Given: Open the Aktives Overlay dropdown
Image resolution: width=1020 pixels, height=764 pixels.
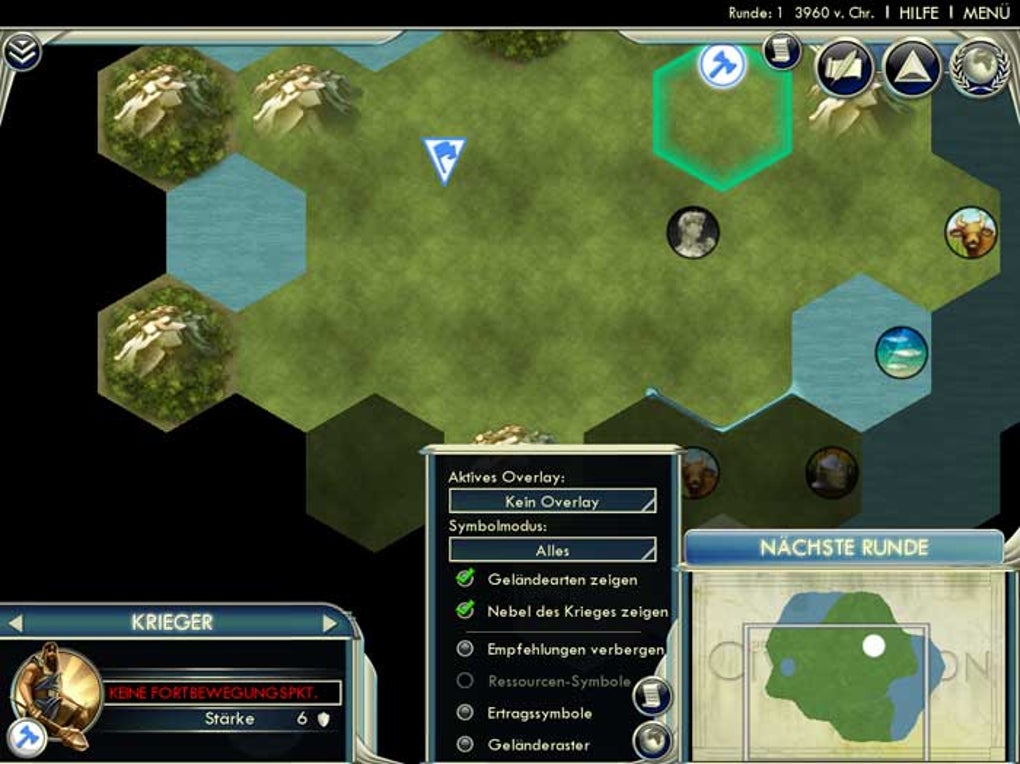Looking at the screenshot, I should (552, 501).
